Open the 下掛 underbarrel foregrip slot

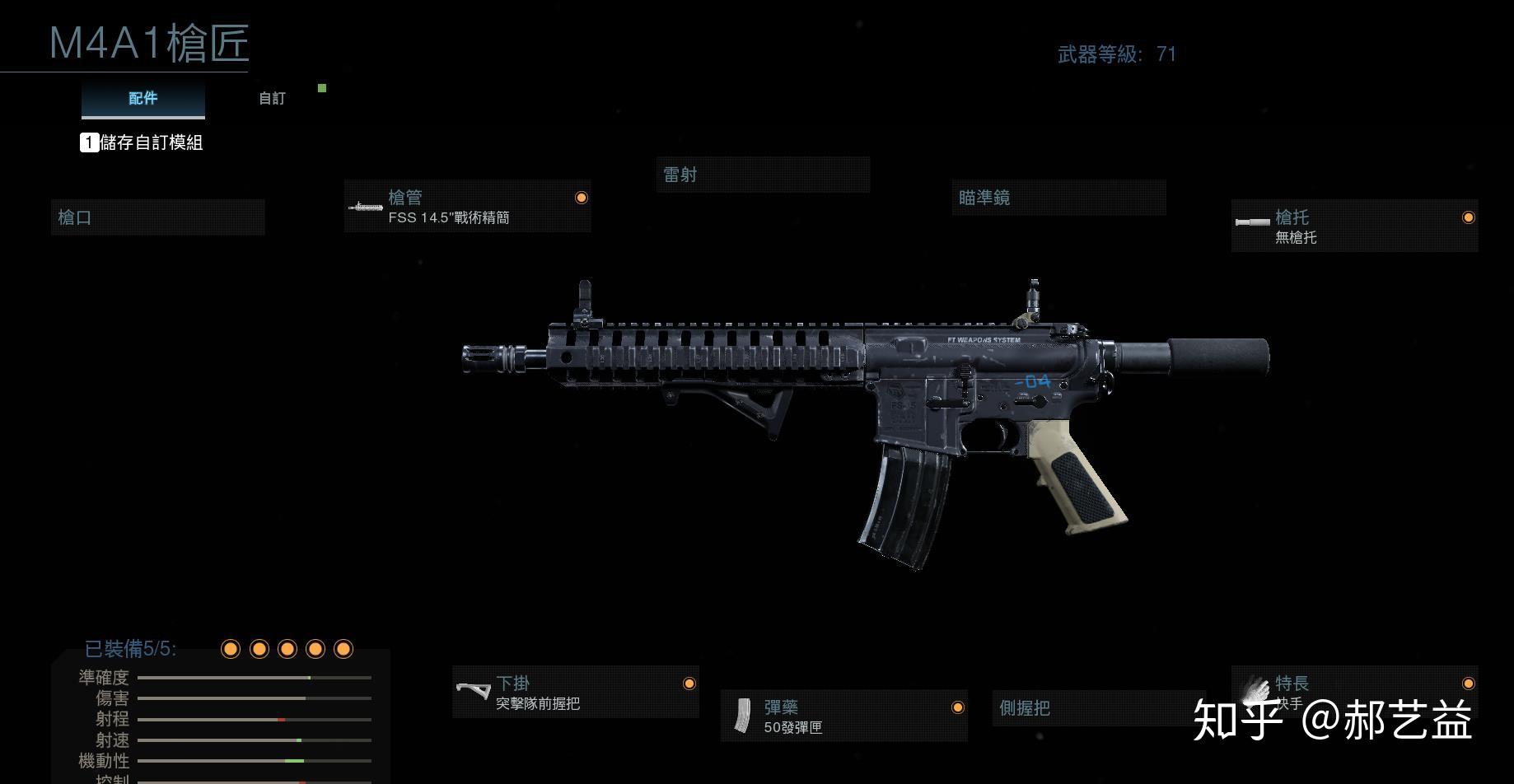(575, 693)
